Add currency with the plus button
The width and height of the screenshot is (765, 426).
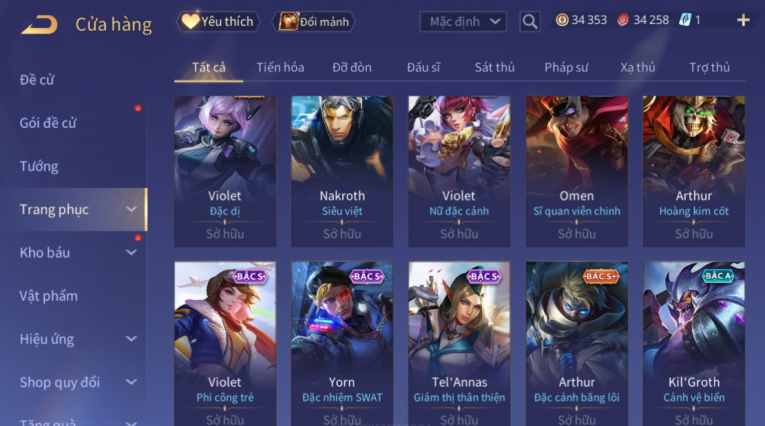742,20
